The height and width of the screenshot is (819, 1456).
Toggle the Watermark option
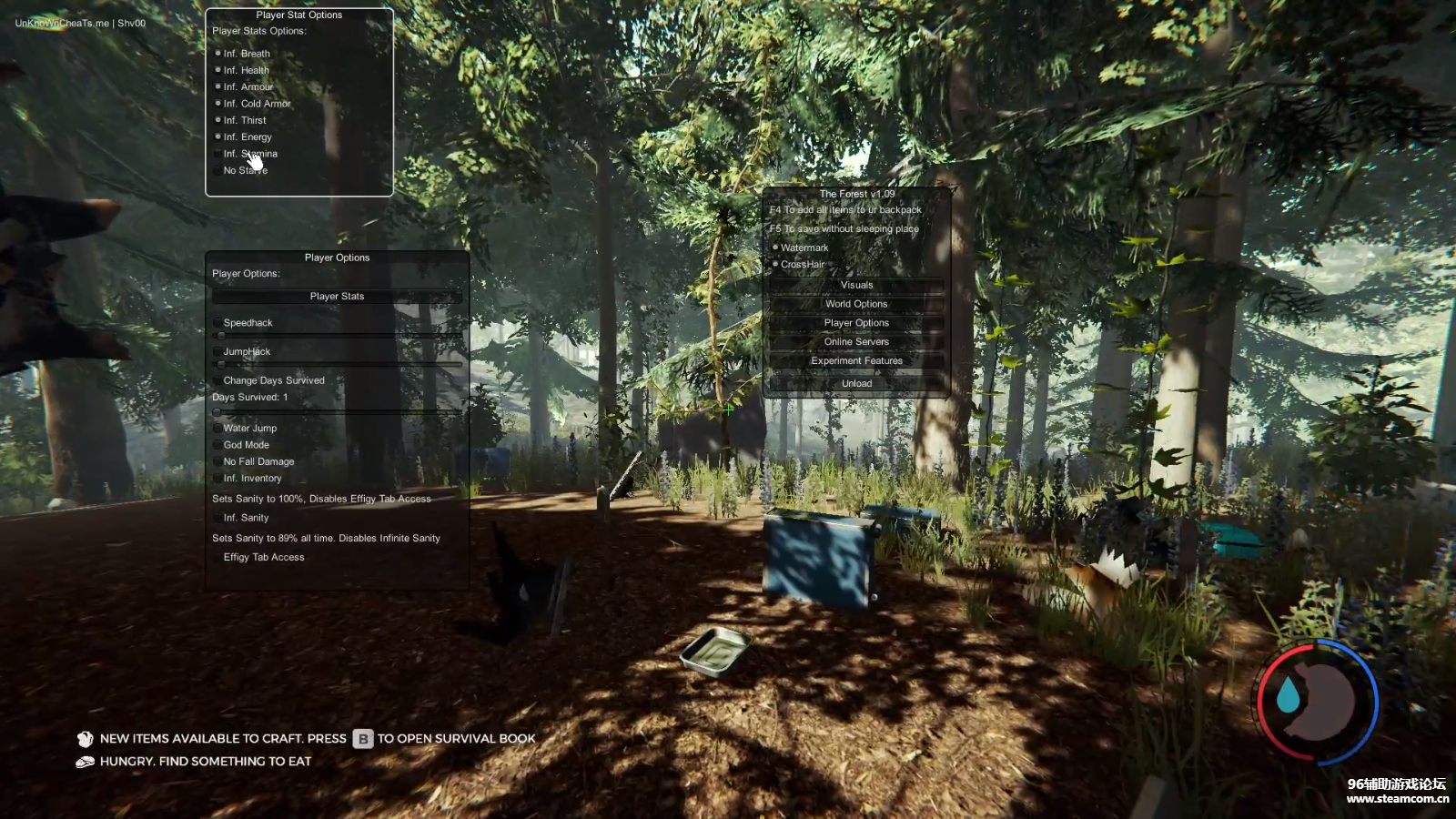click(775, 248)
